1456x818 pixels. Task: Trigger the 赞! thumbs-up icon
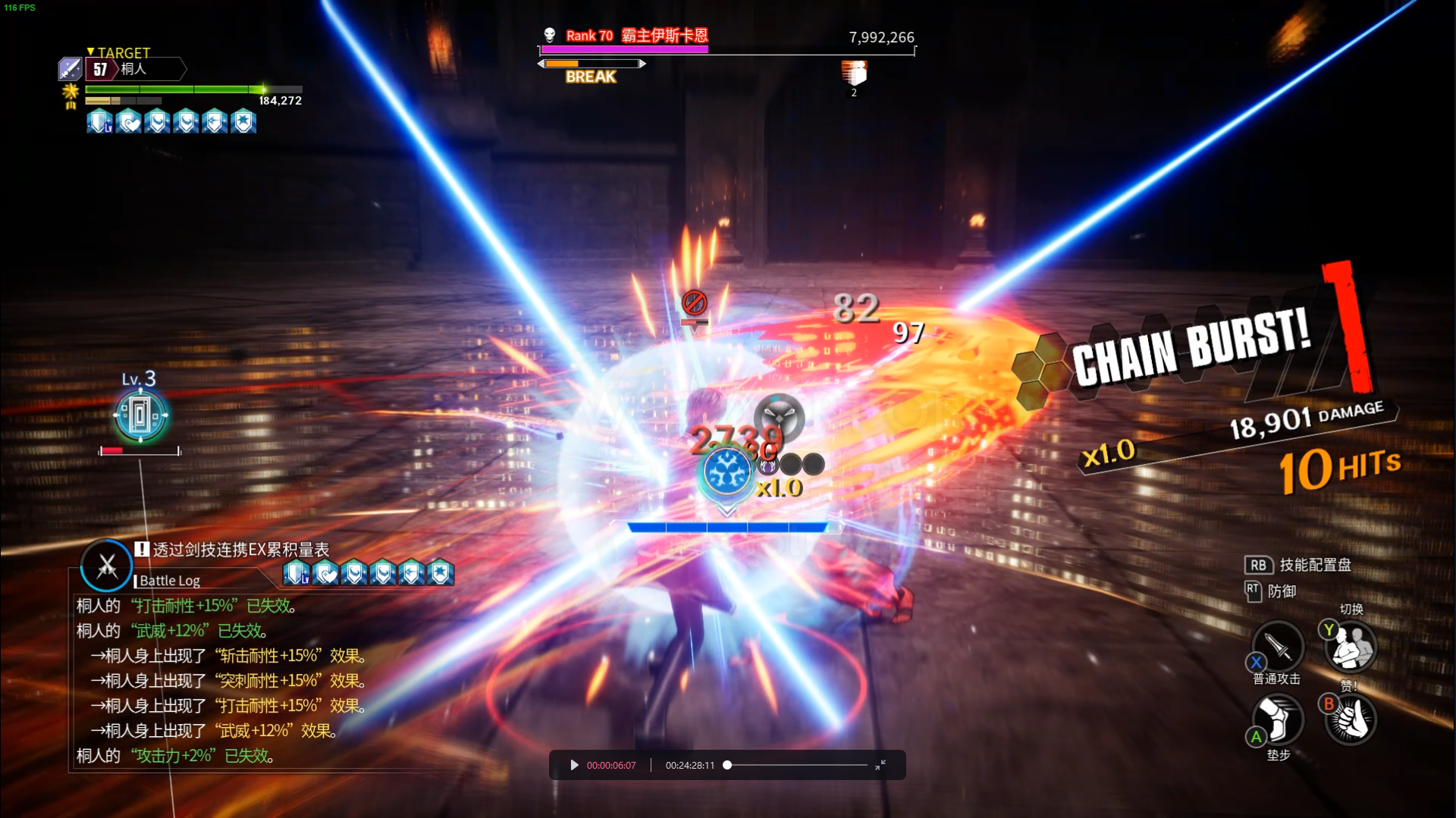(1351, 719)
